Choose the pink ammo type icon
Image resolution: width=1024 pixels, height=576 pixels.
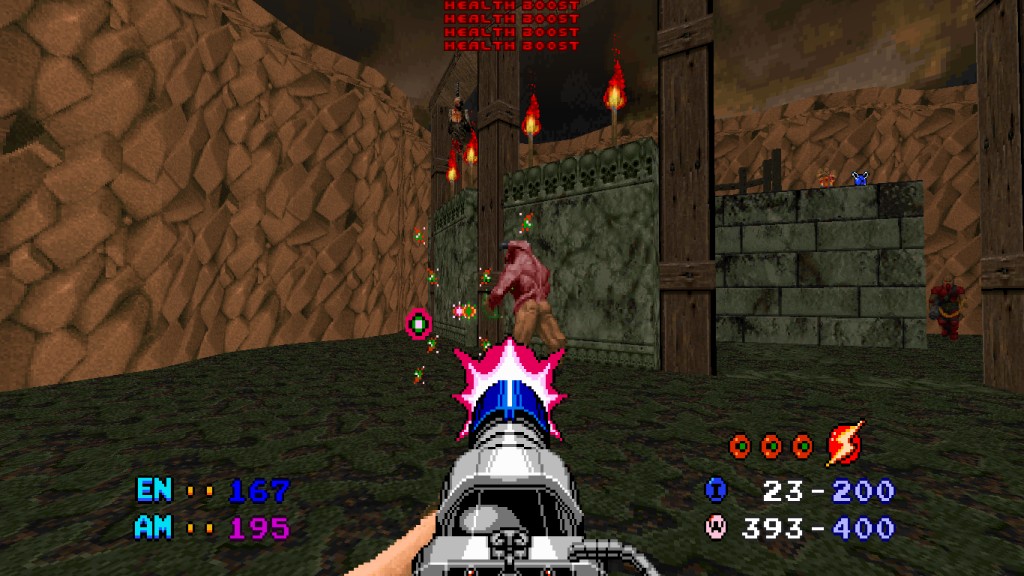pos(716,527)
